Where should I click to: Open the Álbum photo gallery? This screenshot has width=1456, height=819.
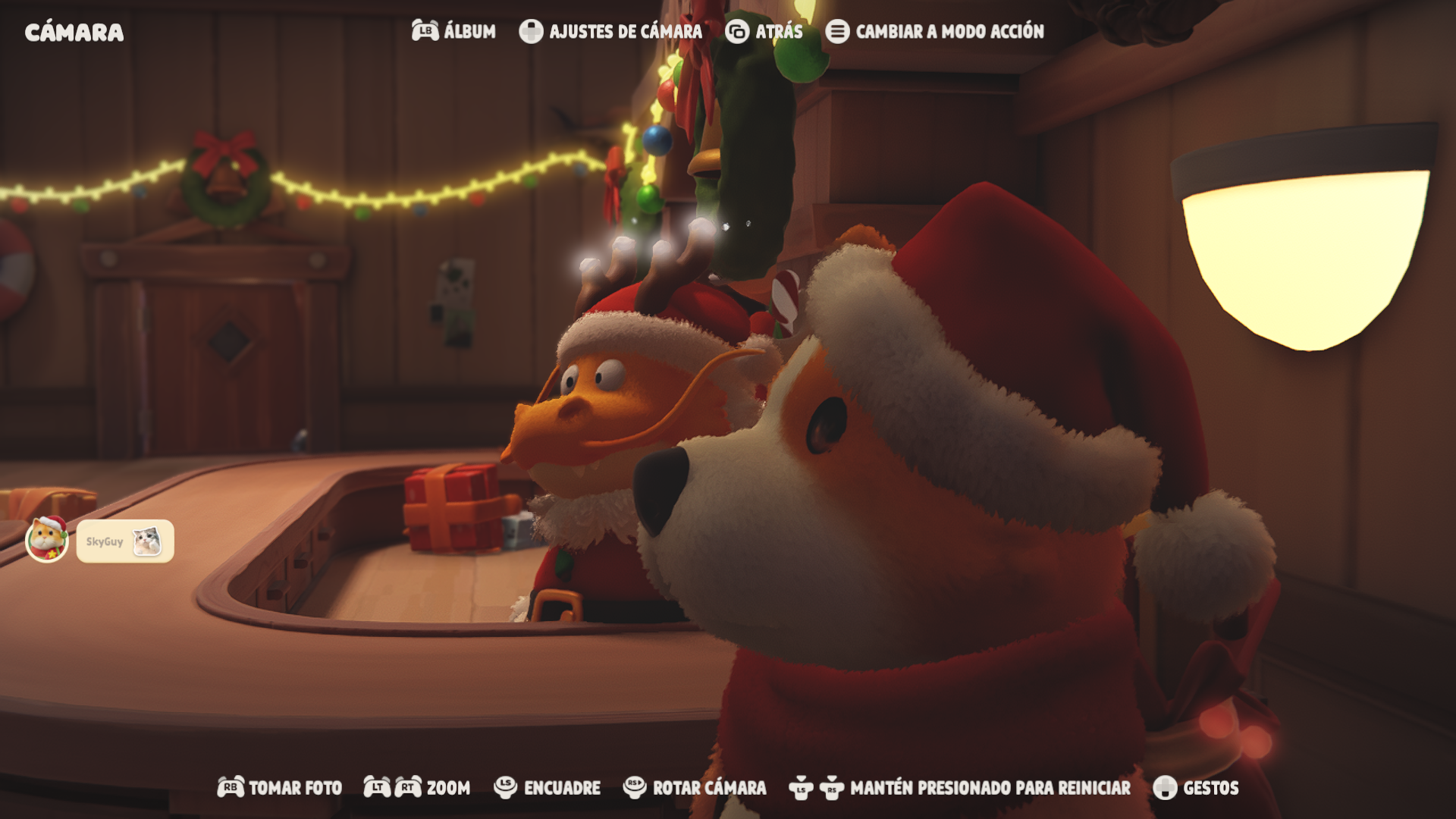pos(454,31)
